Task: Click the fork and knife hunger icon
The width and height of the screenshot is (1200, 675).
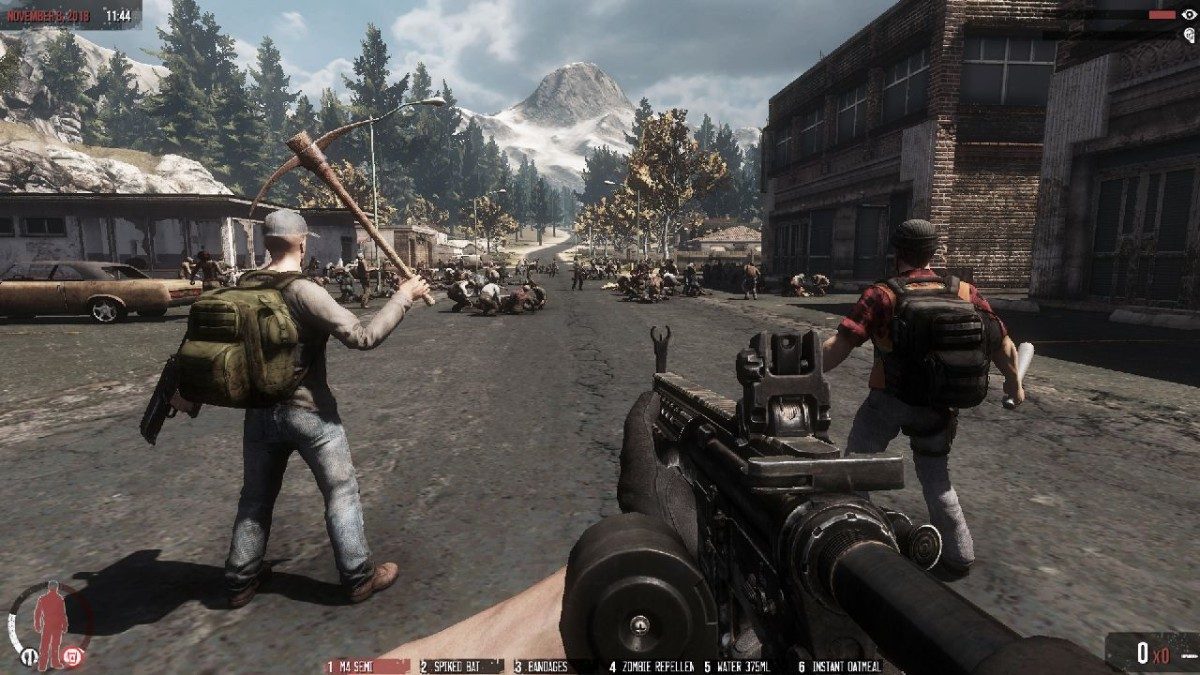Action: 29,657
